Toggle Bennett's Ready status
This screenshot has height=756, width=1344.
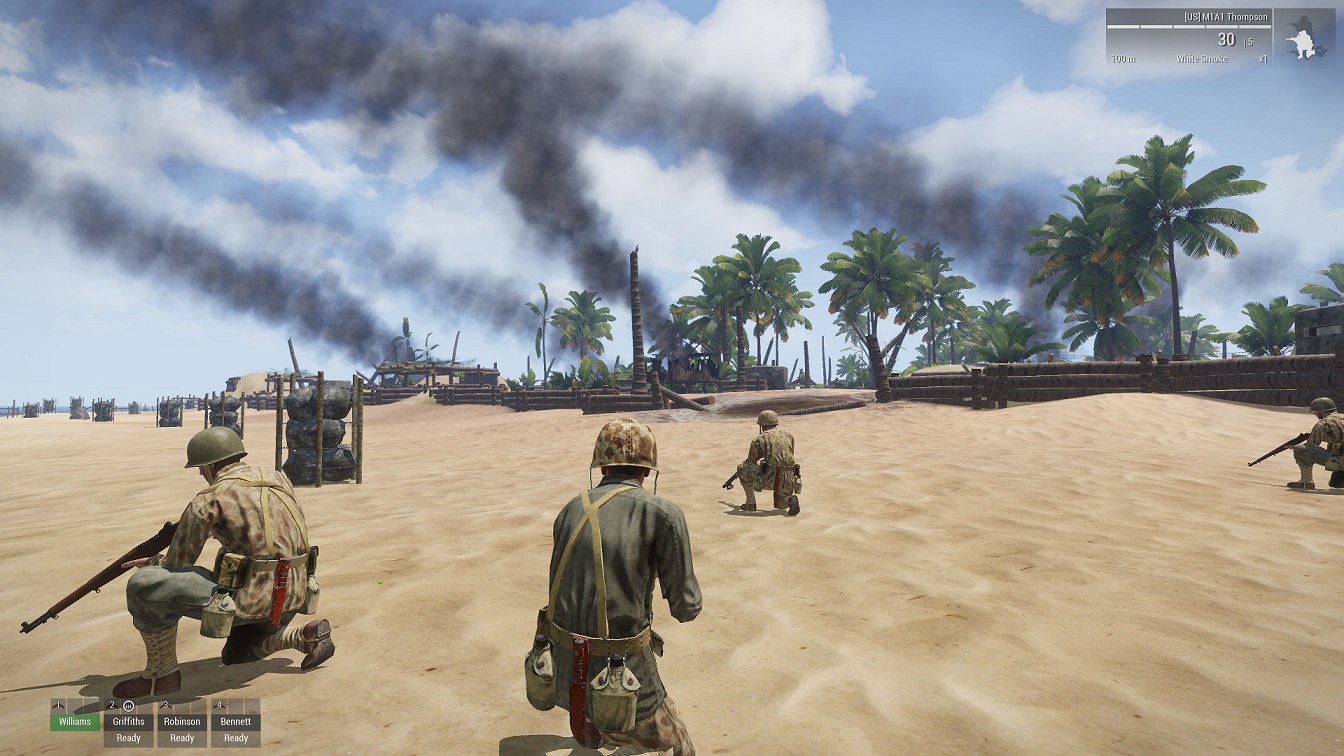(x=236, y=738)
